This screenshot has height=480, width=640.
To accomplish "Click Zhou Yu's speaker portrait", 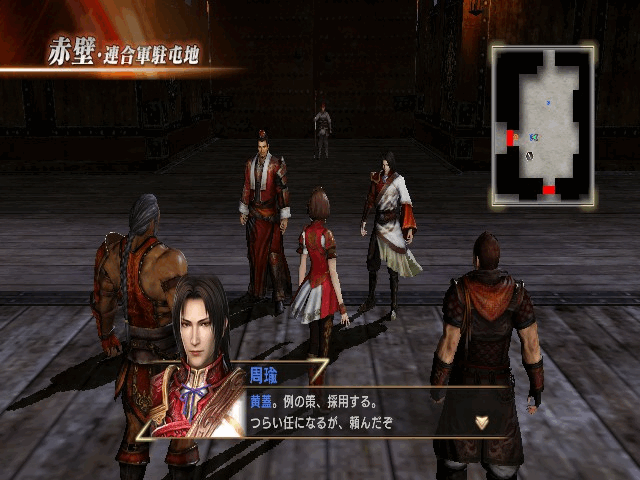I will pos(203,360).
